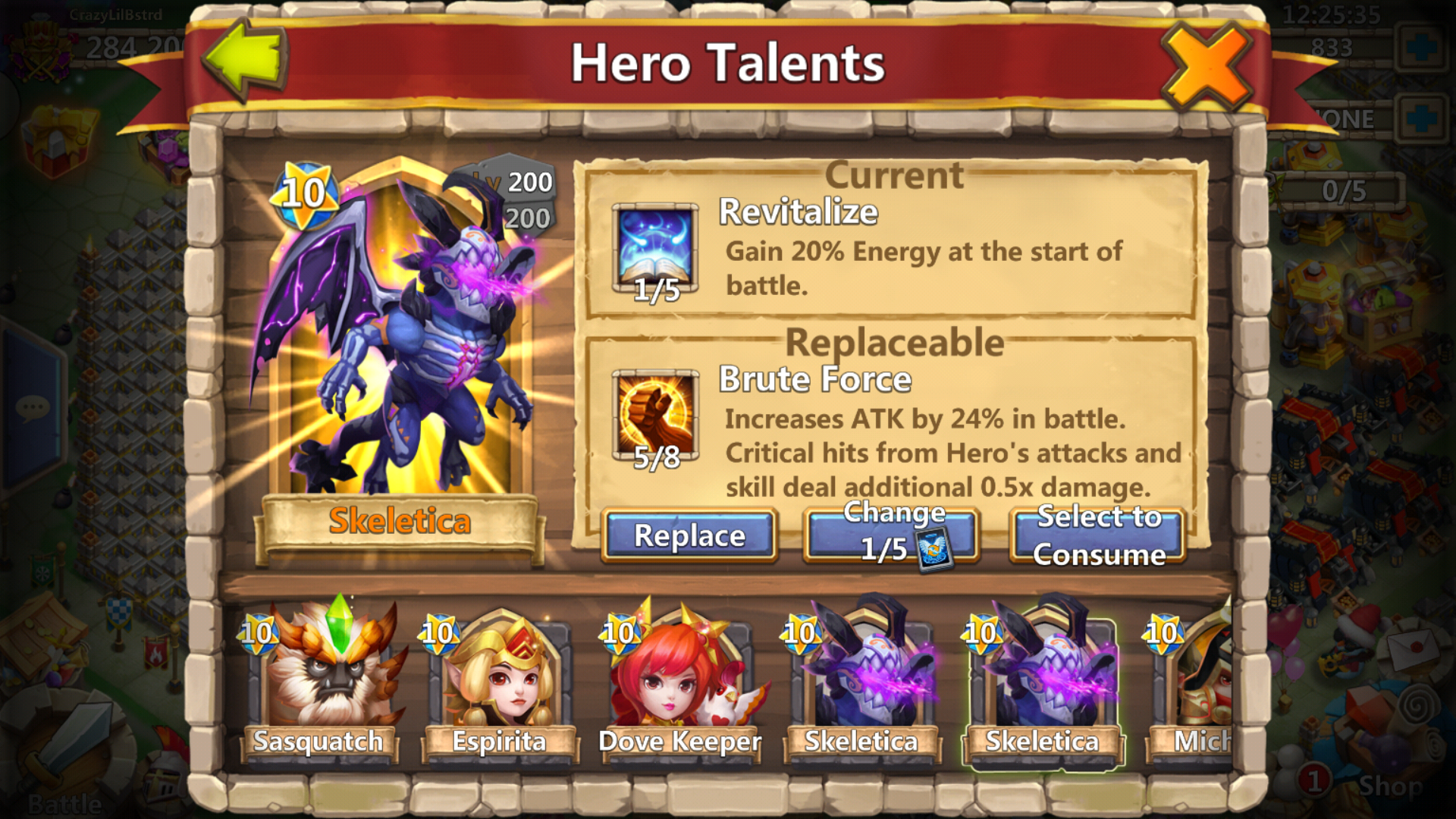The image size is (1456, 819).
Task: Click the Skeletica name banner
Action: pos(400,520)
